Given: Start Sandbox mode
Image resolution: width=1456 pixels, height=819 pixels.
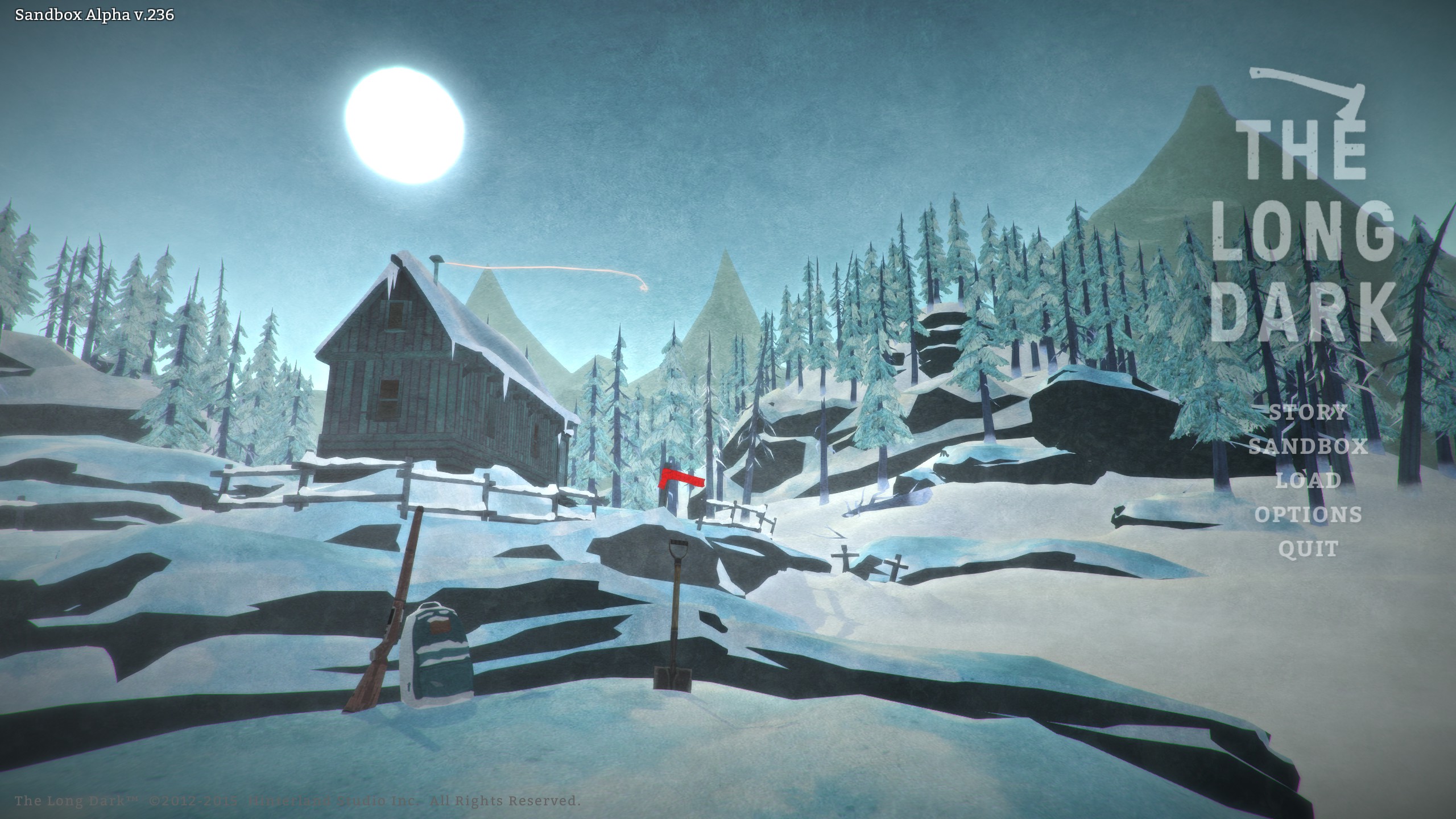Looking at the screenshot, I should pos(1308,446).
